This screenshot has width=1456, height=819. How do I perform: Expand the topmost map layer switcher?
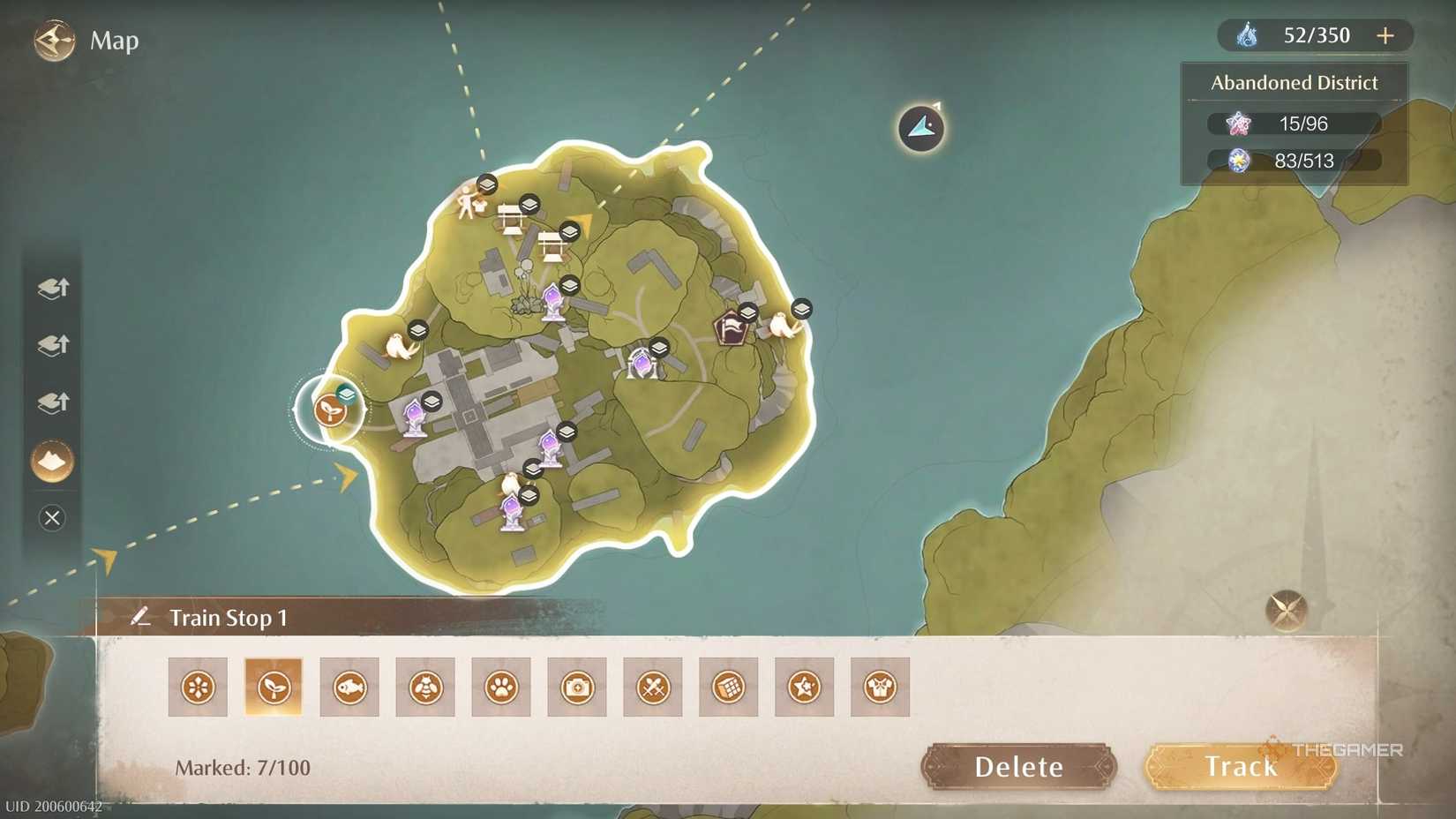[51, 289]
